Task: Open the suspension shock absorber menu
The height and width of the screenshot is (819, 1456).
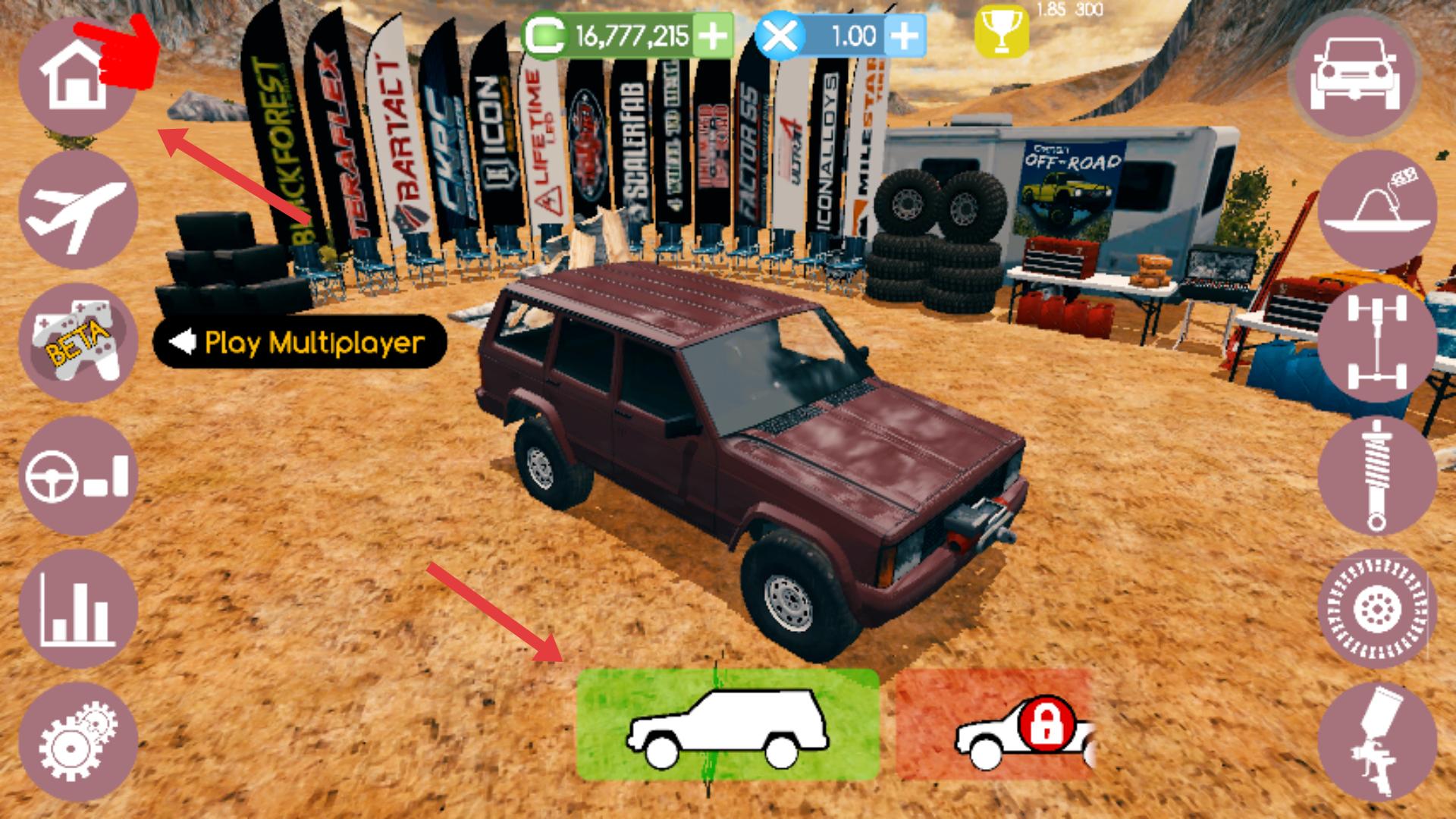Action: (x=1377, y=476)
